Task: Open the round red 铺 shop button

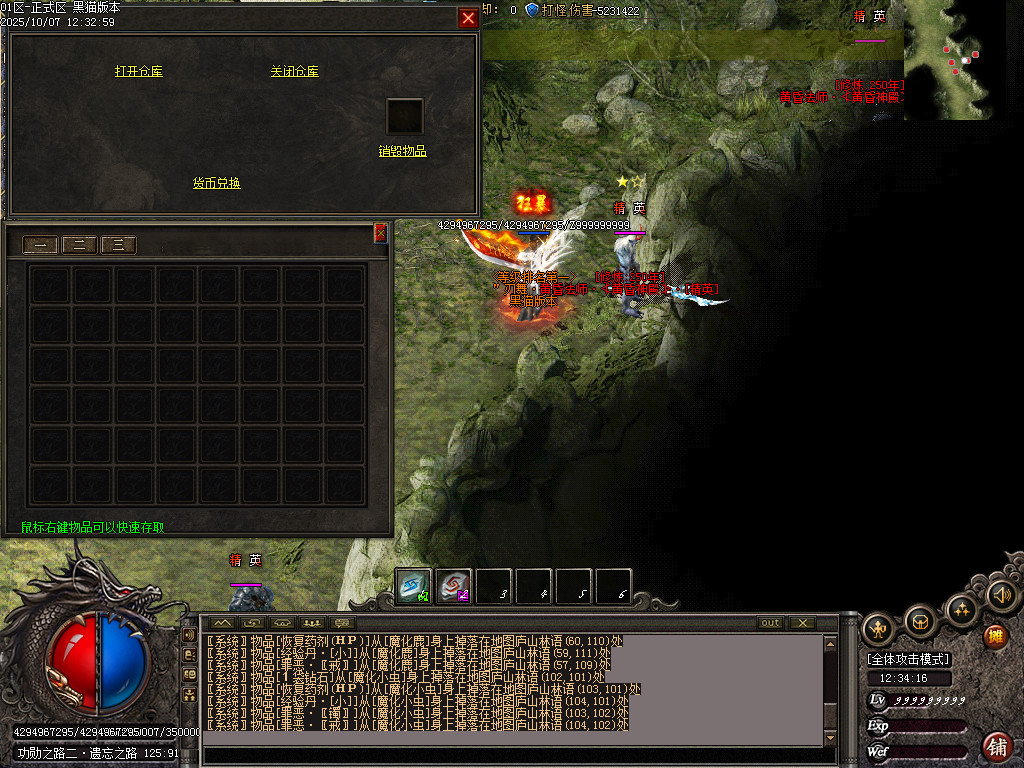Action: 997,746
